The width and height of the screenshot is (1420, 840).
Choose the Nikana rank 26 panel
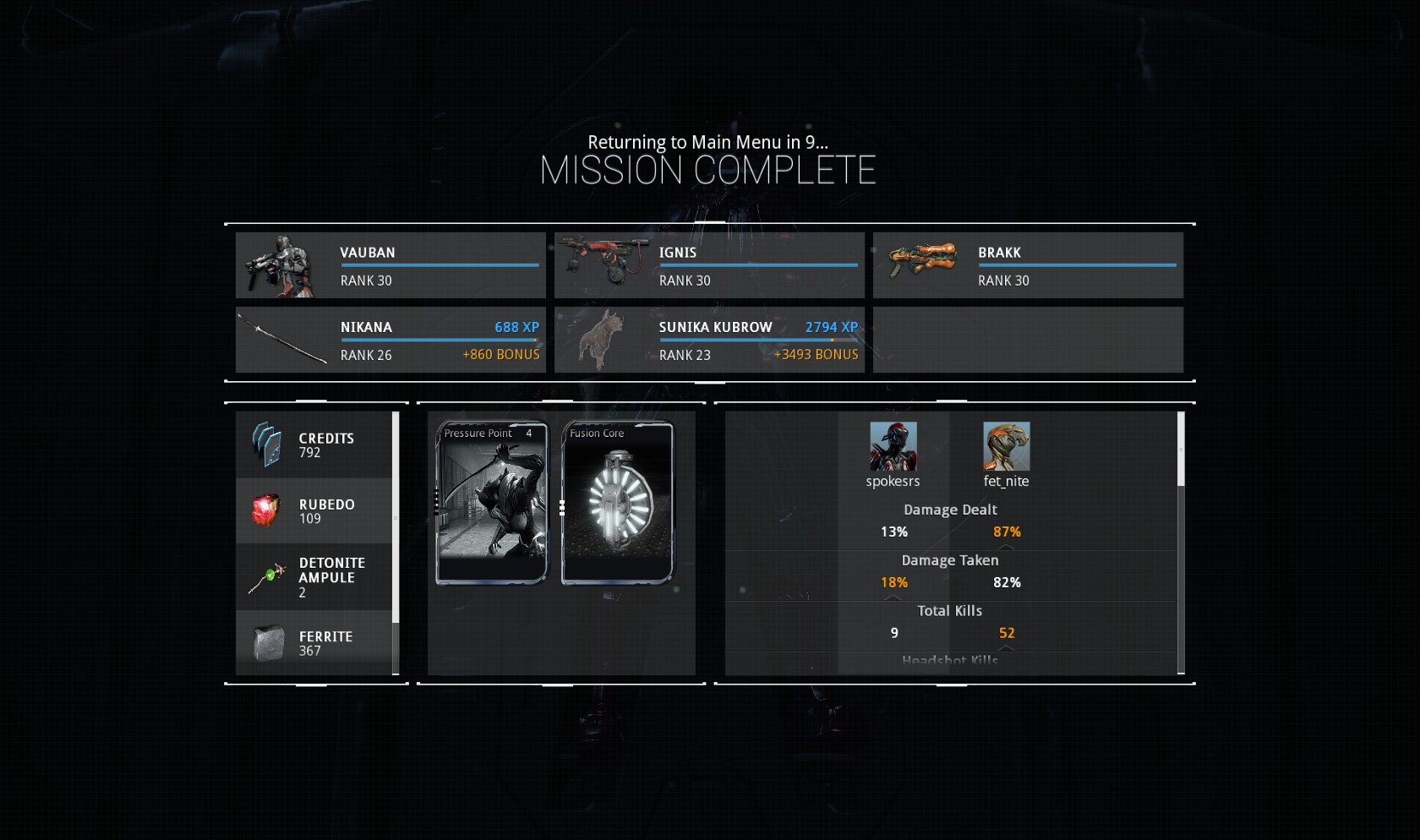tap(390, 340)
